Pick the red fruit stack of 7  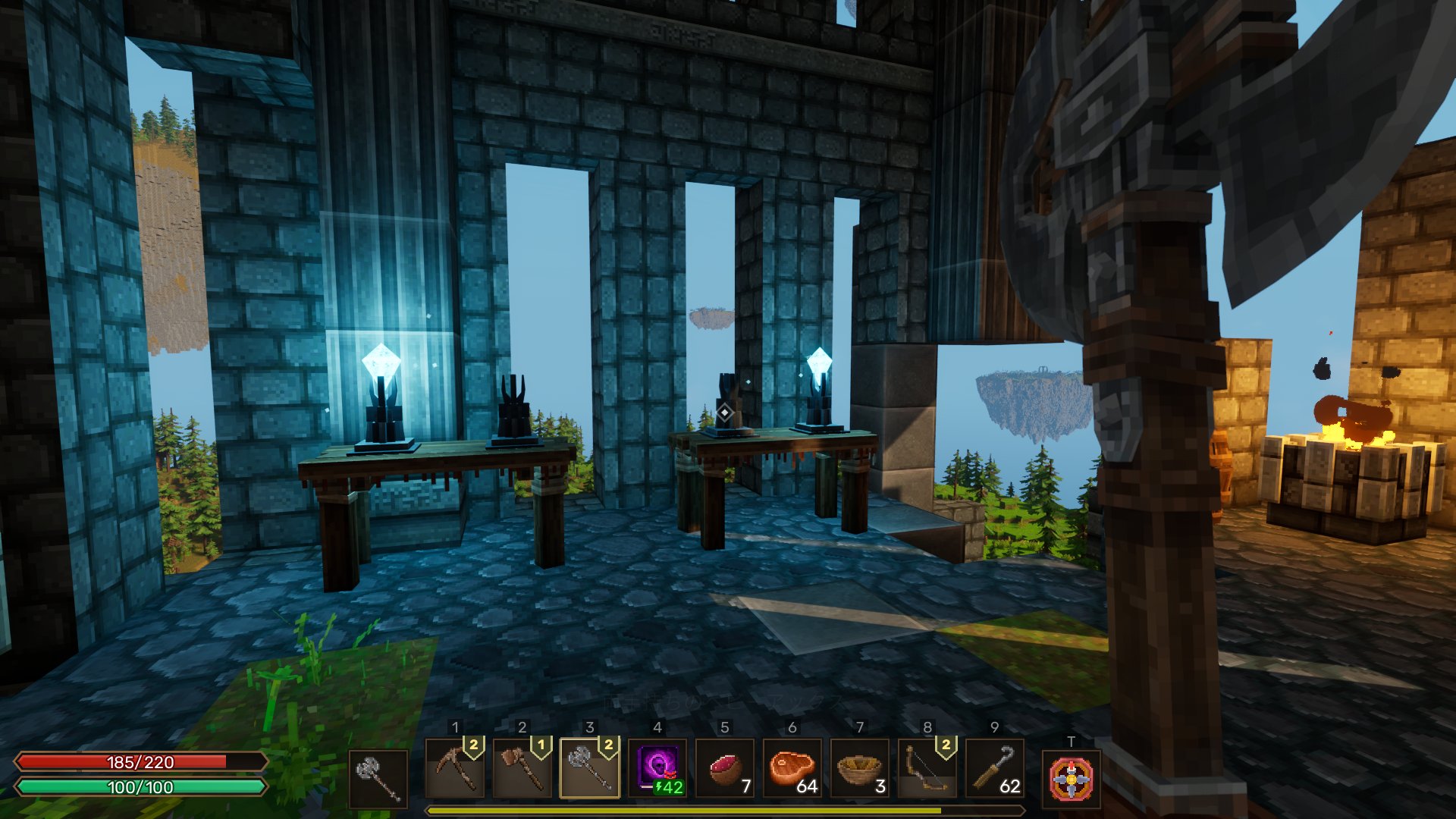pos(725,769)
